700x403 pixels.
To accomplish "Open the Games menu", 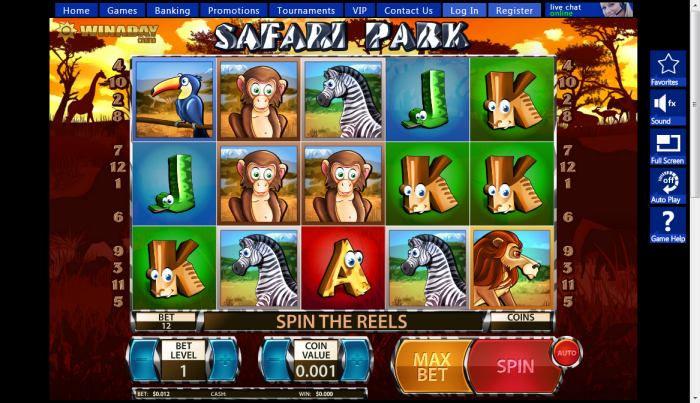I will click(124, 11).
